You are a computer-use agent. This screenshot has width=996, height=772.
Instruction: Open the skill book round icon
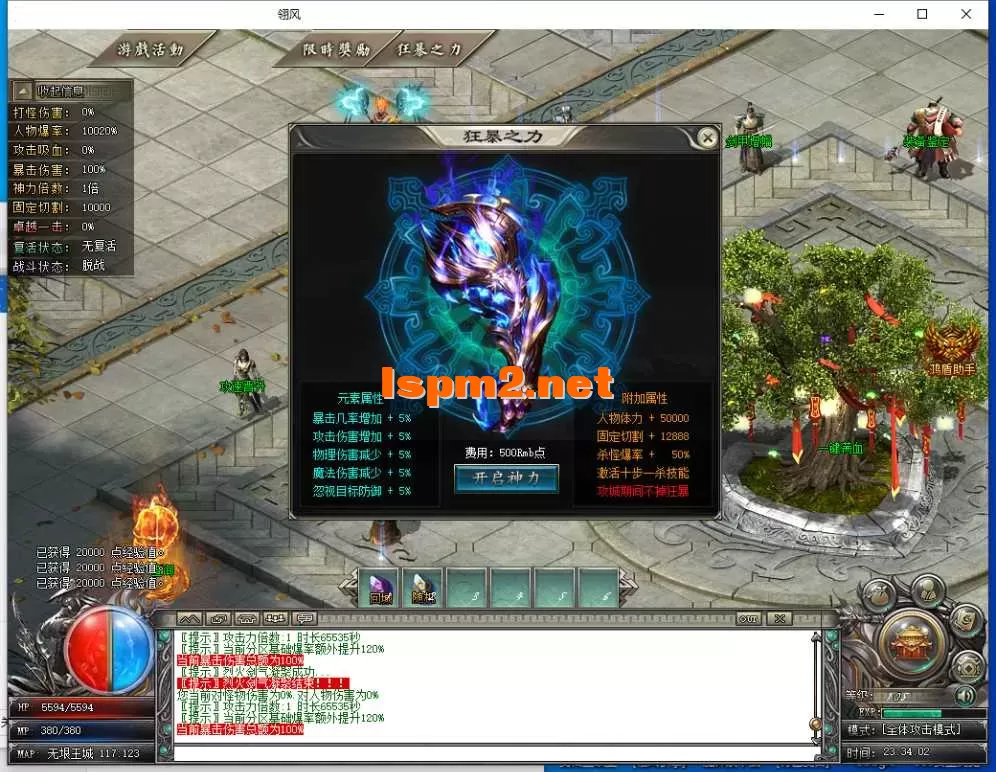click(x=965, y=619)
